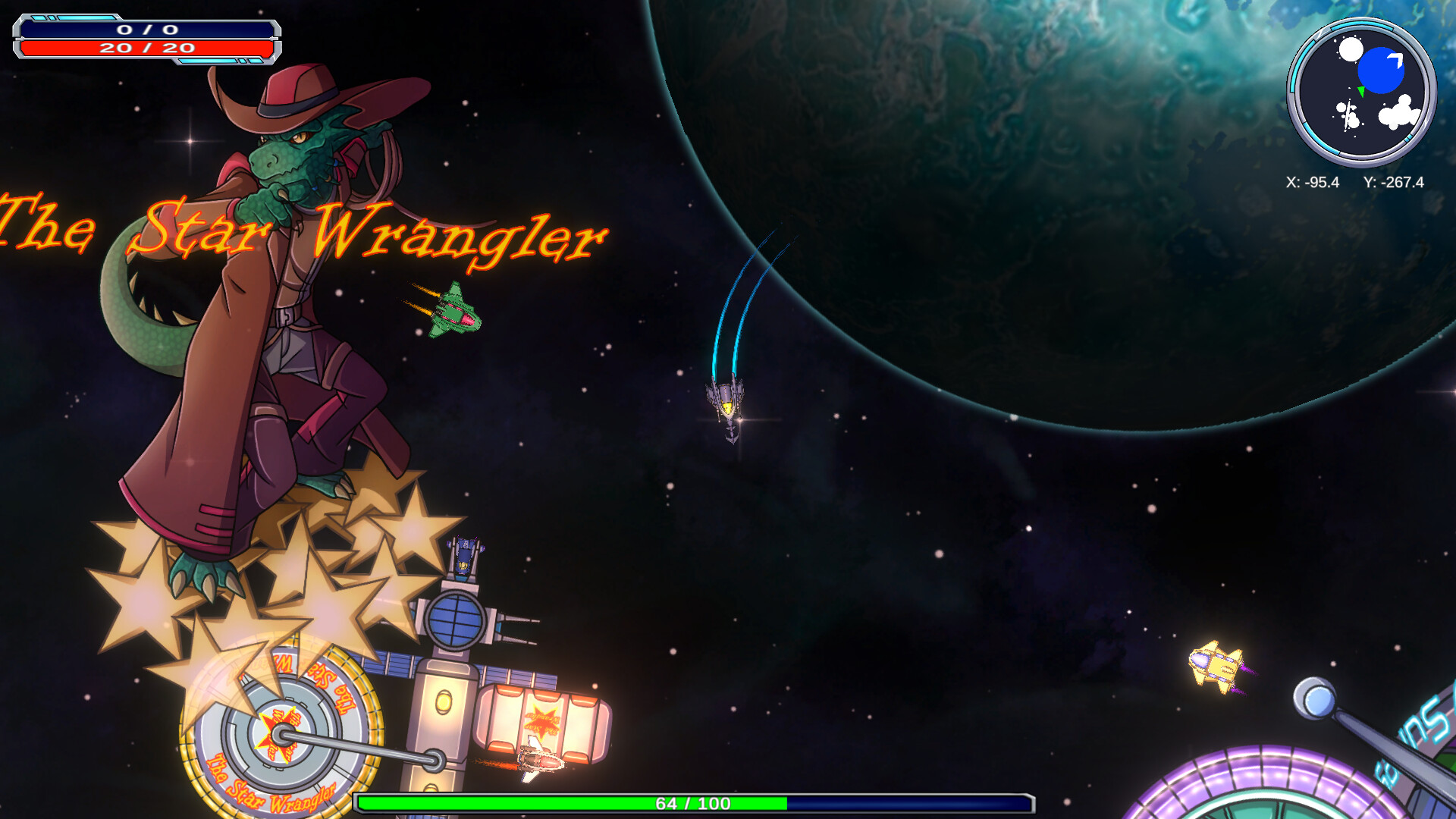Toggle the red health bar reading 20/20
Screen dimensions: 1456x819
click(148, 48)
